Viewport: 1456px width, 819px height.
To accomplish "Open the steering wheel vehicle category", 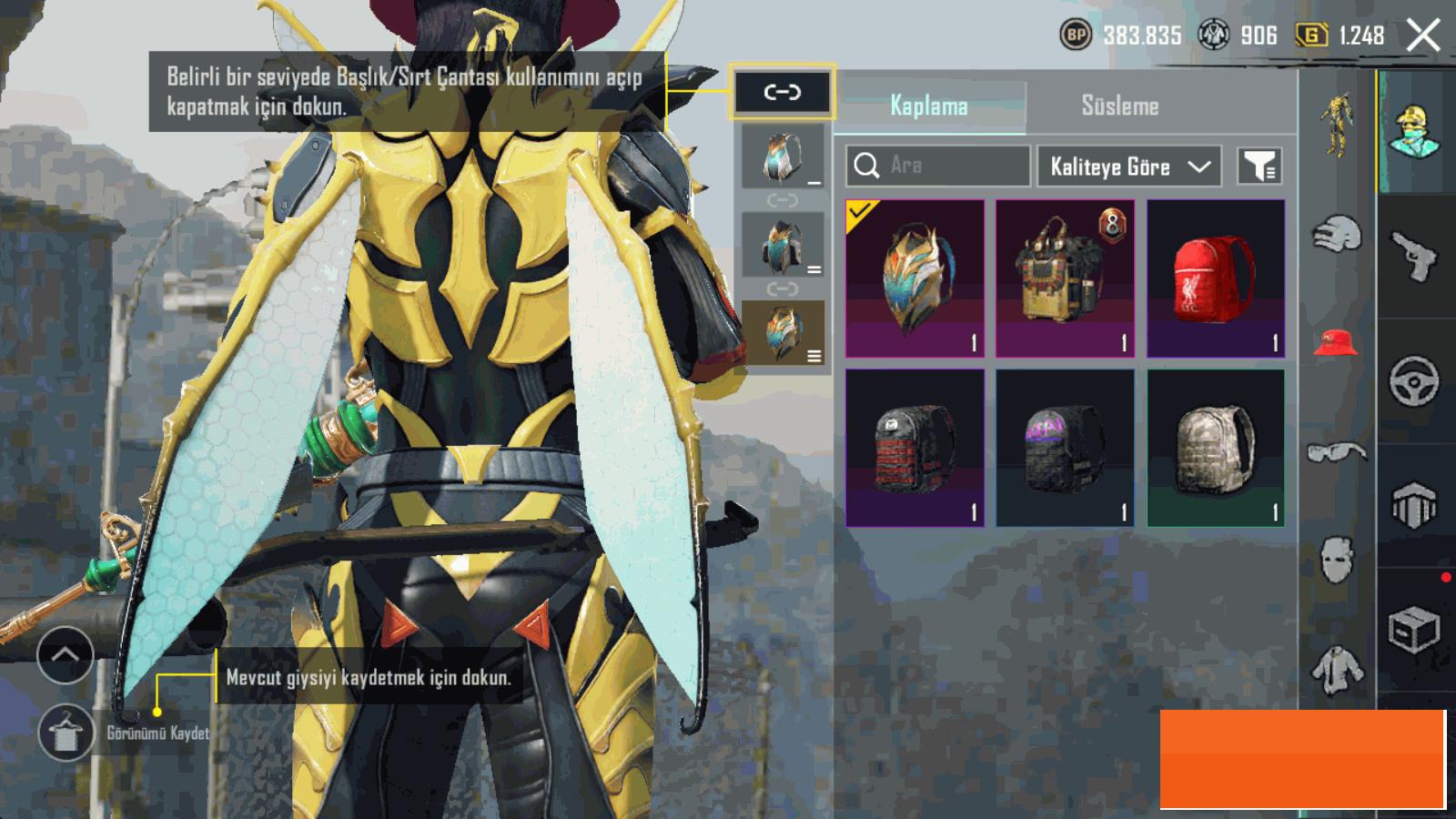I will (1414, 380).
